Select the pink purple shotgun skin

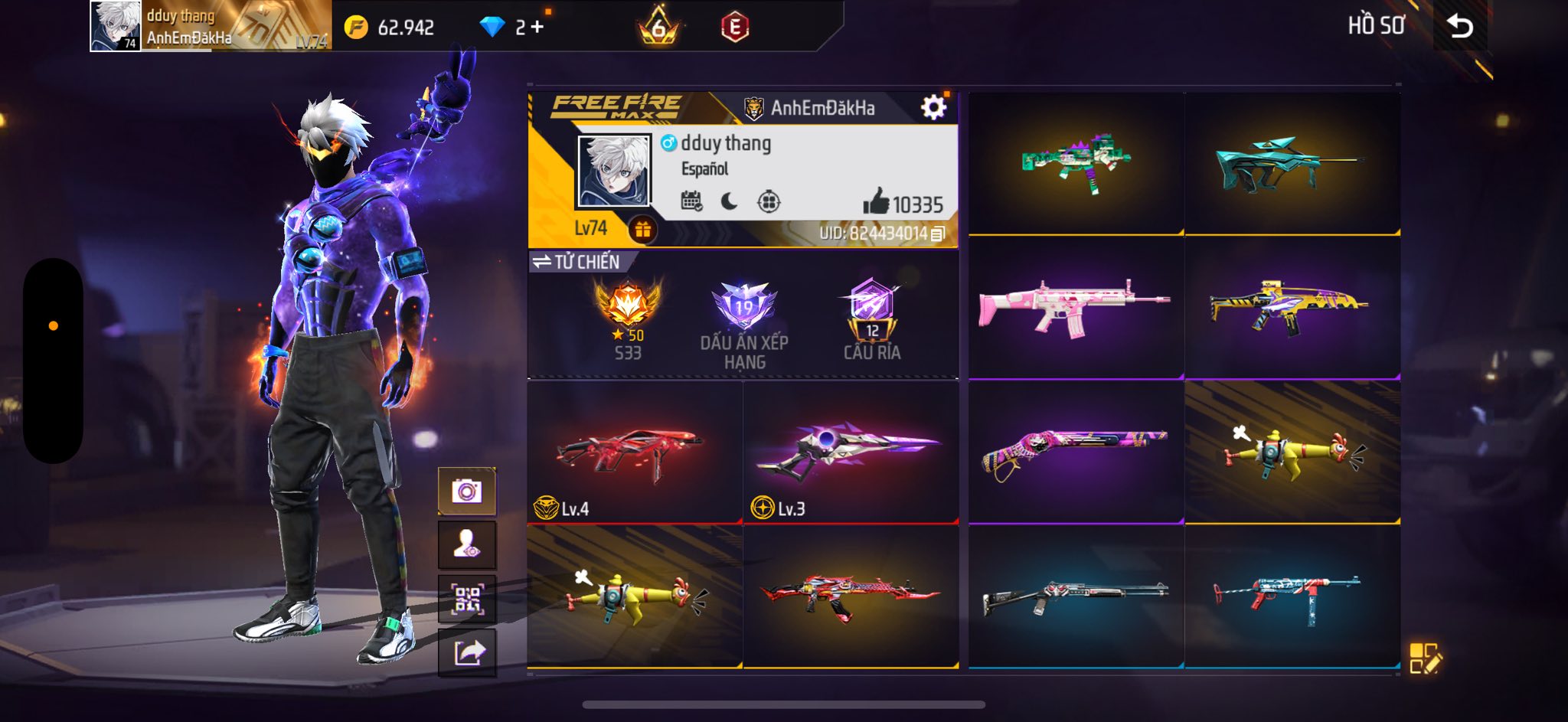point(1075,452)
